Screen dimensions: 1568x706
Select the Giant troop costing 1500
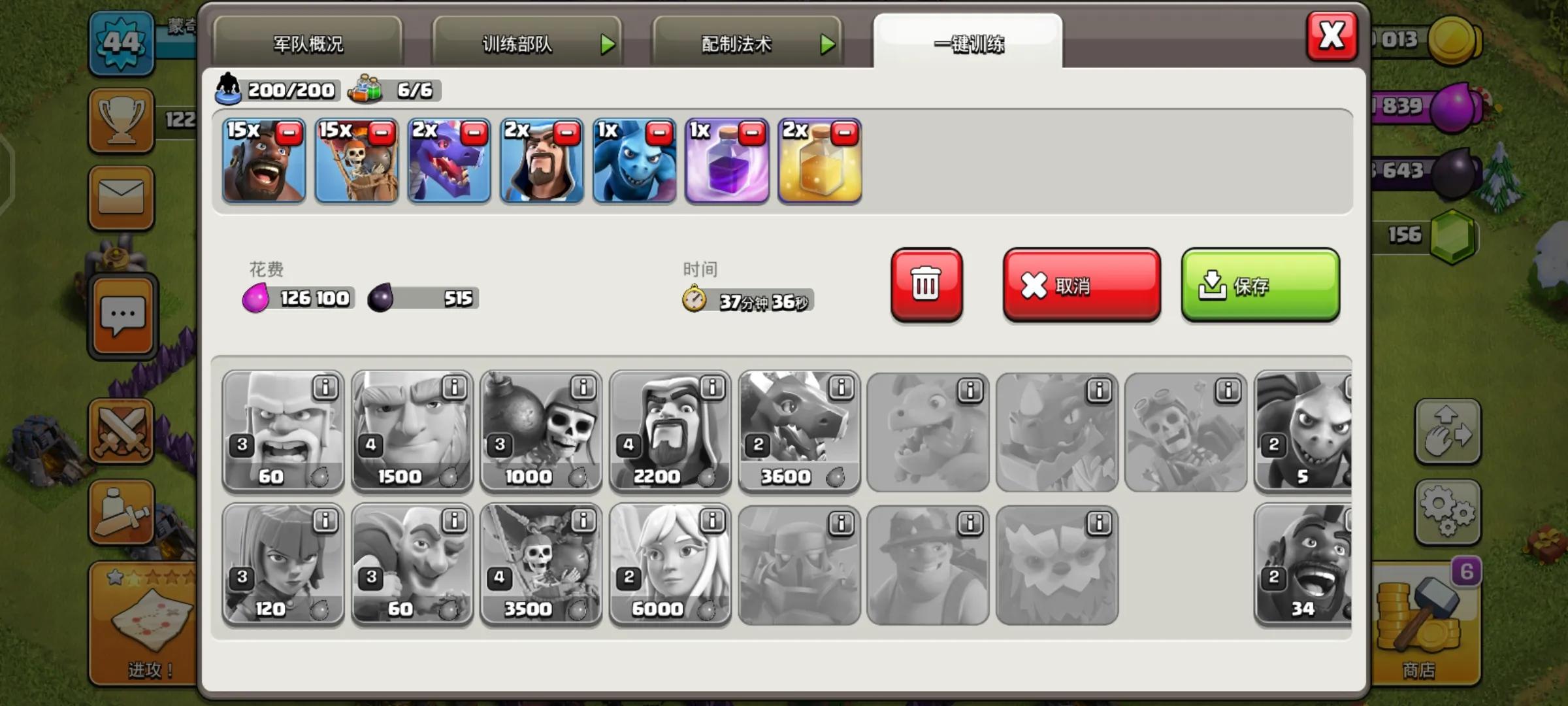tap(412, 431)
